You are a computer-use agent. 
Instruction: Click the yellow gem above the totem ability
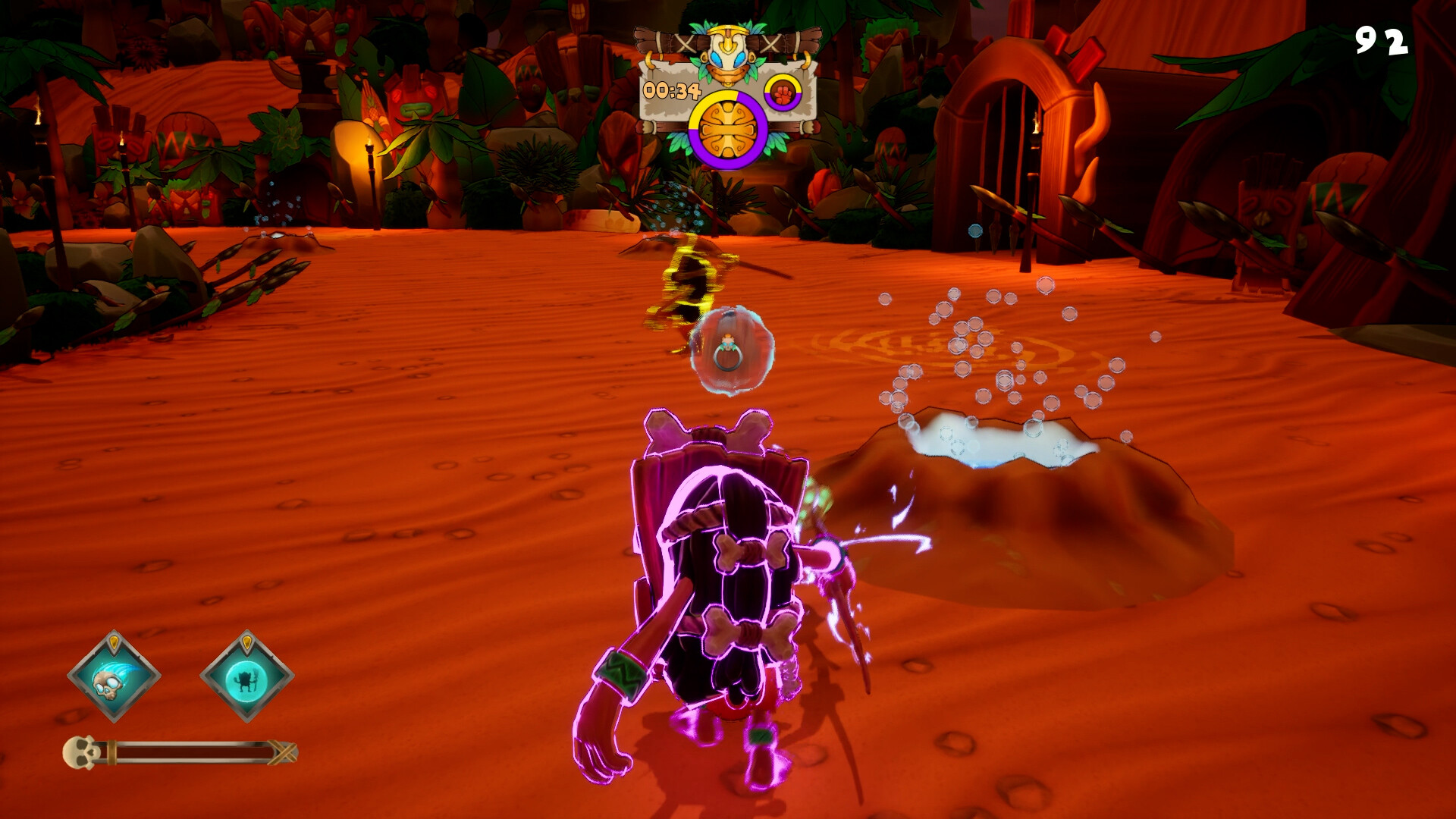(x=247, y=642)
